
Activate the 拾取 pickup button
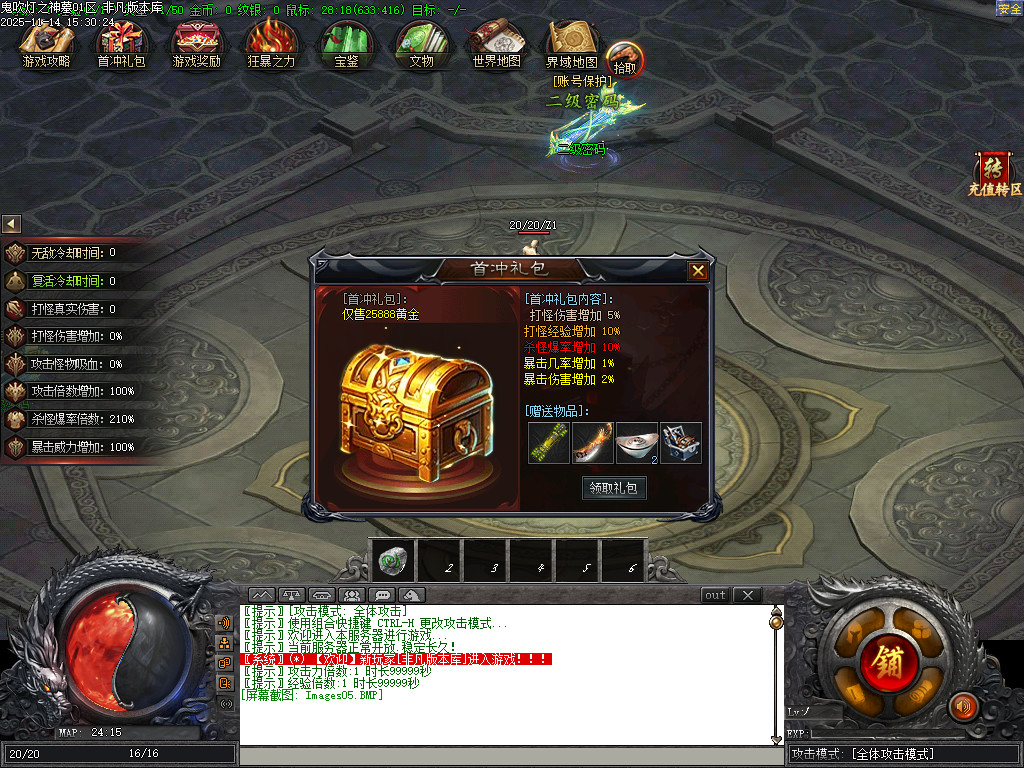tap(624, 60)
